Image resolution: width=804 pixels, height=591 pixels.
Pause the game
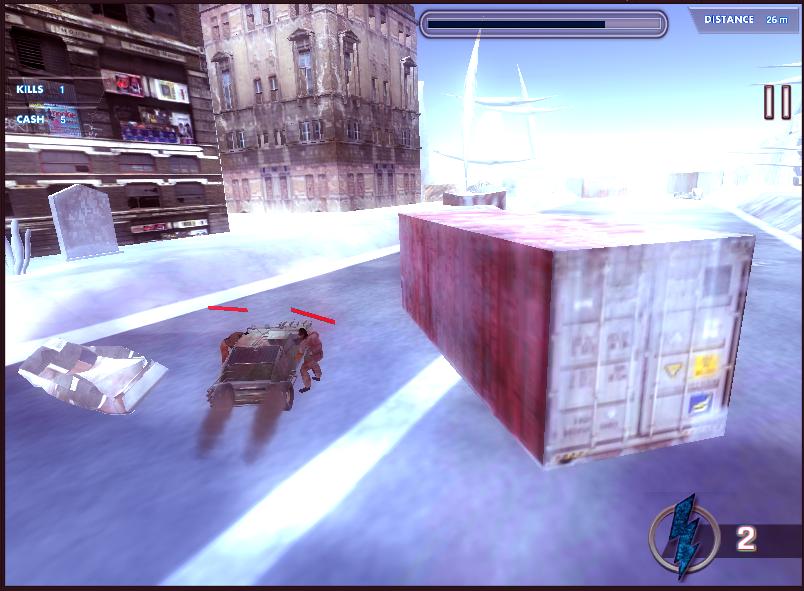777,102
